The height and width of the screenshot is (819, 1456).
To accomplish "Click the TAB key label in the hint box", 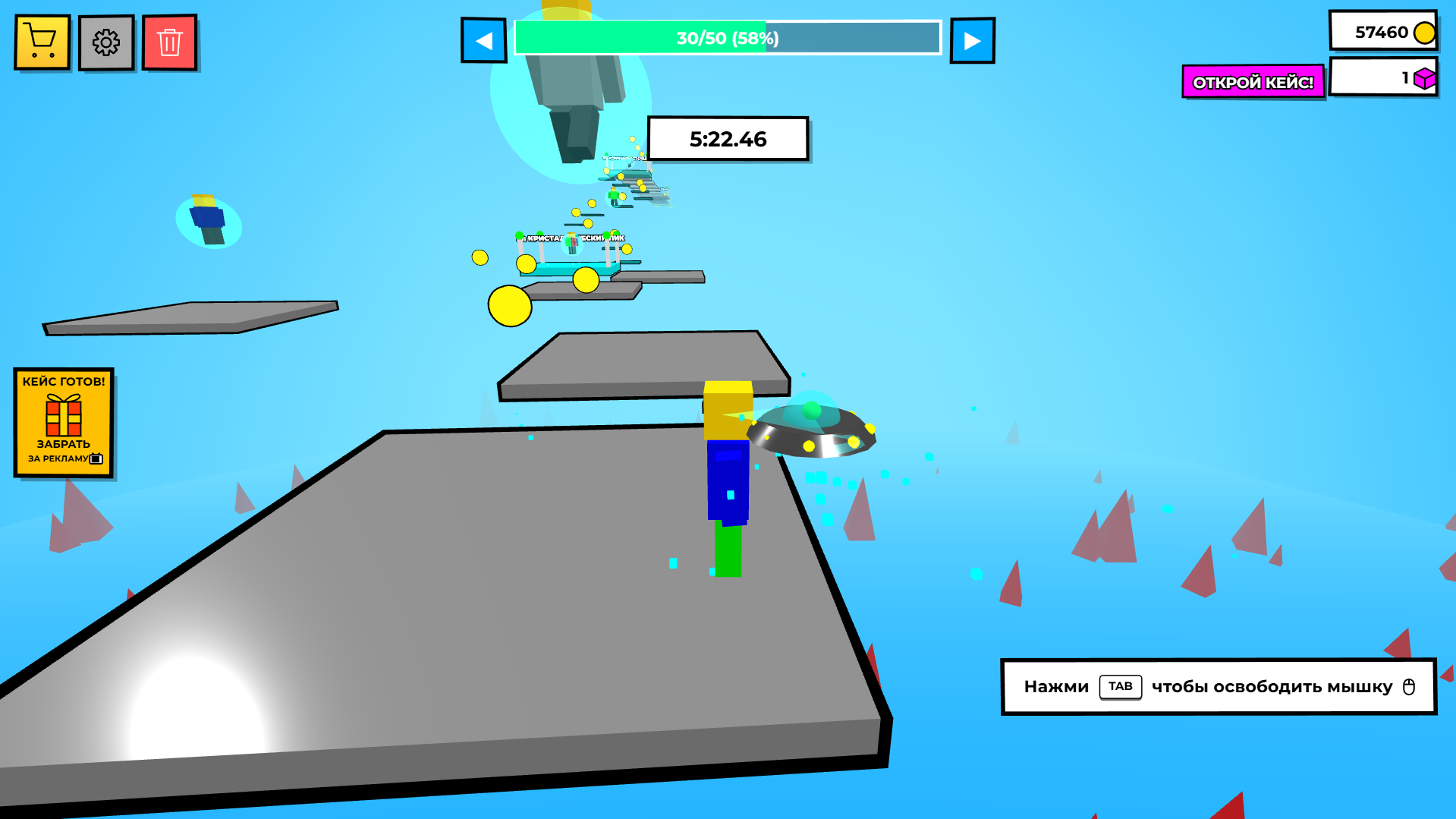I will click(x=1120, y=686).
